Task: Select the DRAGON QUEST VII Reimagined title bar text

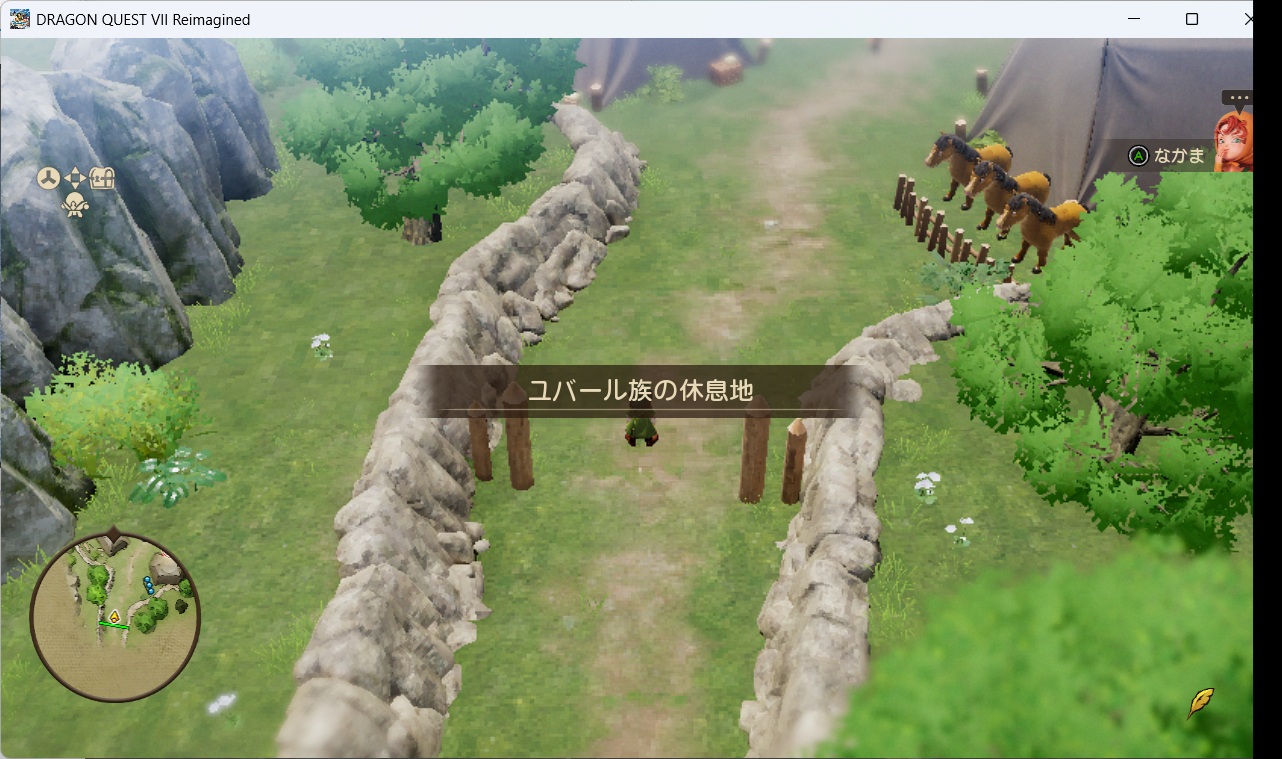Action: [x=142, y=18]
